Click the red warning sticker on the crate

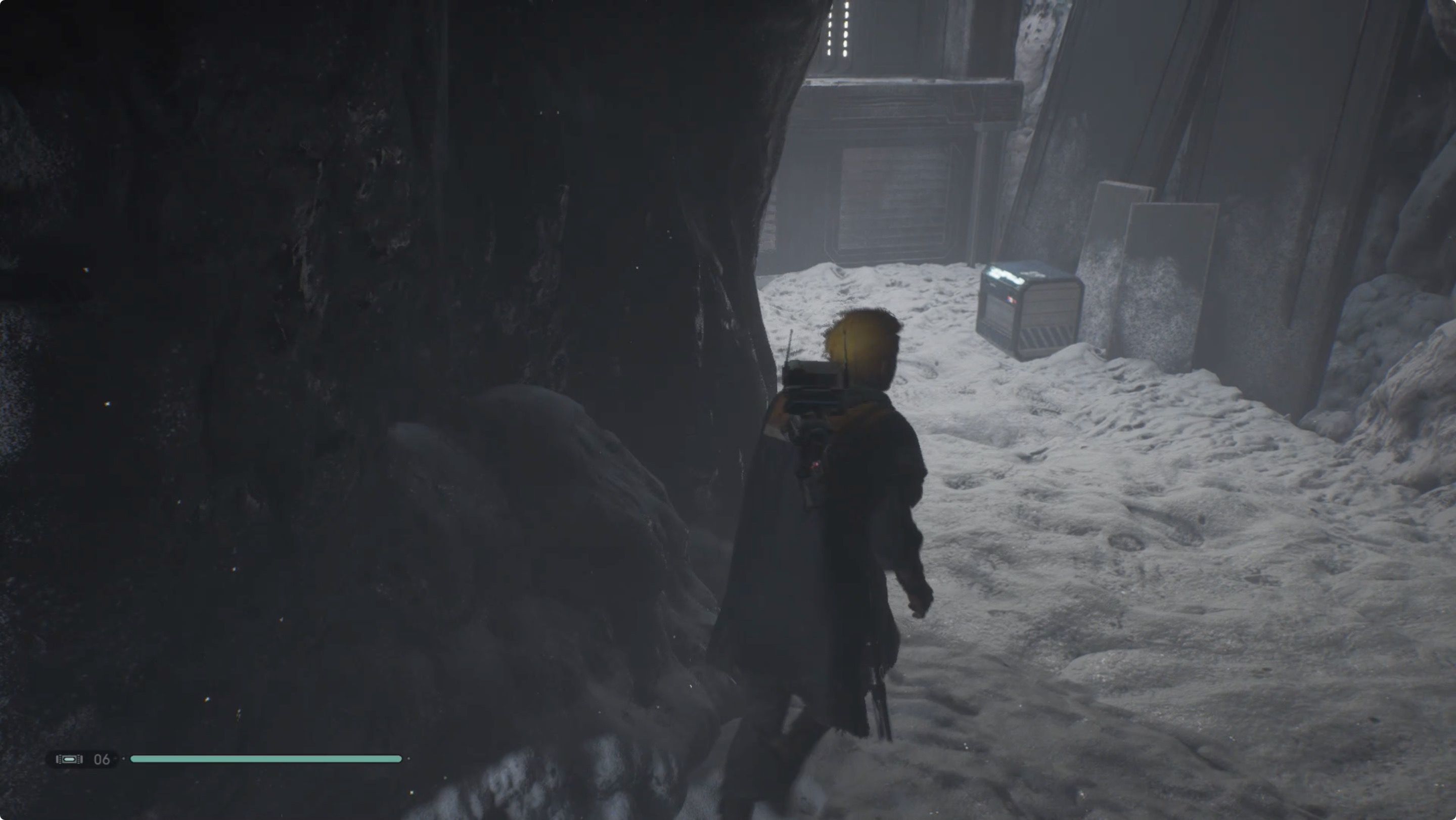point(1011,300)
